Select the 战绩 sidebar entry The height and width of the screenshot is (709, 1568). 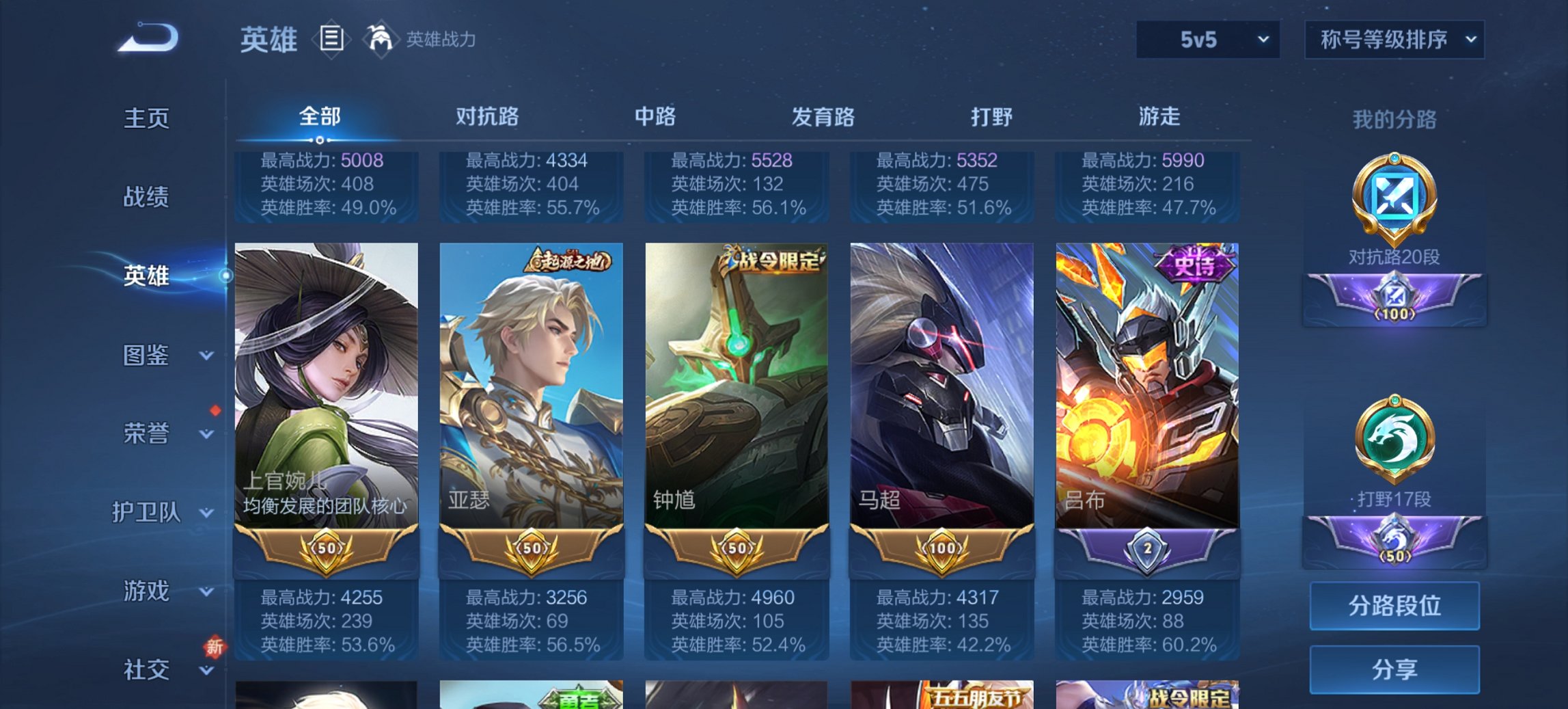coord(148,198)
